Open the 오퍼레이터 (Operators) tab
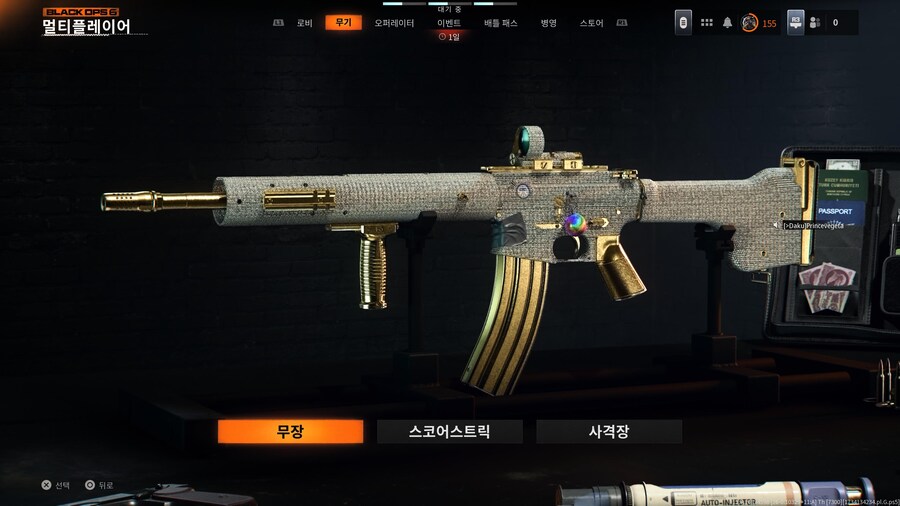This screenshot has height=506, width=900. [x=394, y=23]
